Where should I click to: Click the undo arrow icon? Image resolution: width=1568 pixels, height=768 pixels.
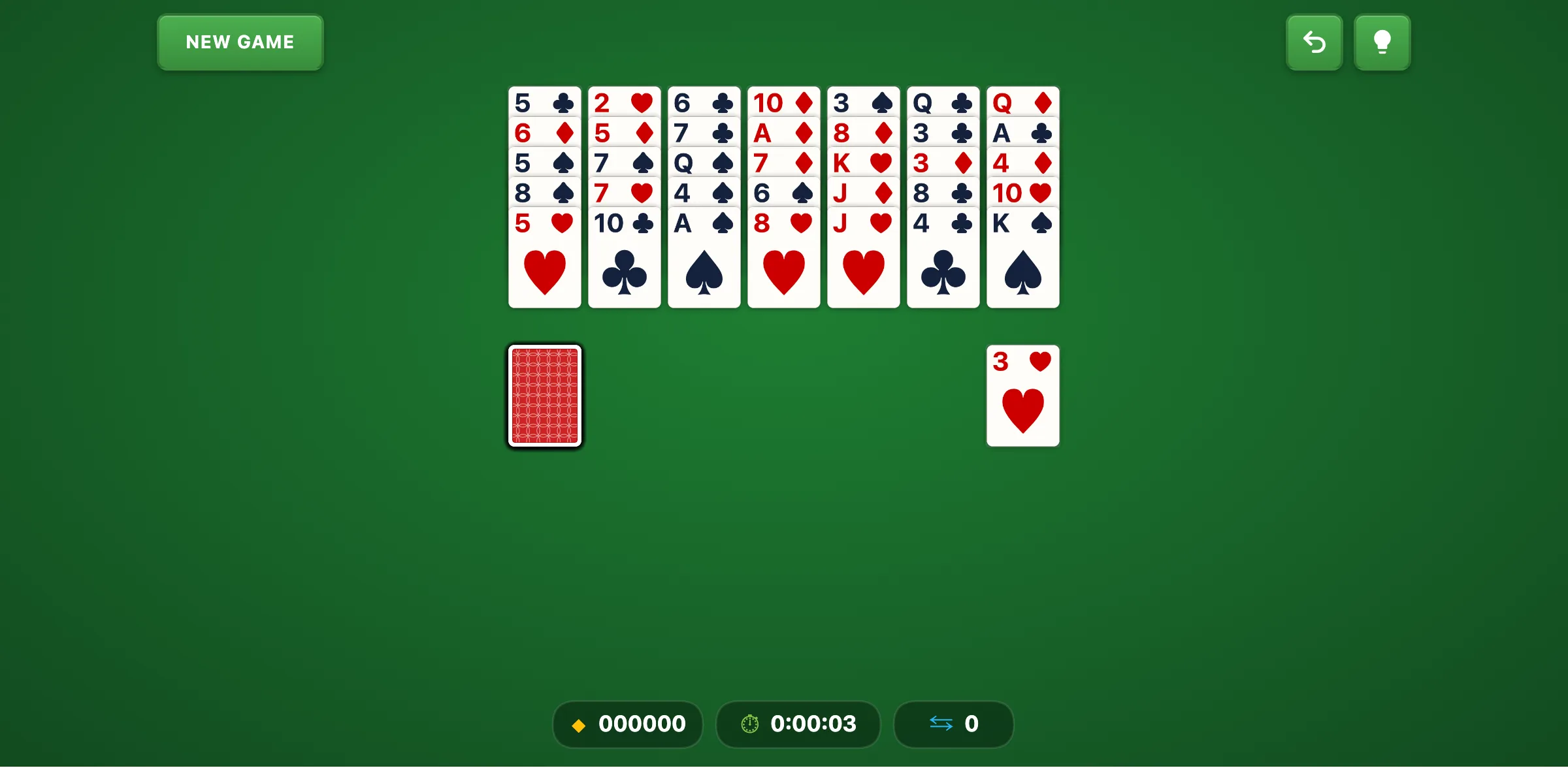pos(1314,42)
